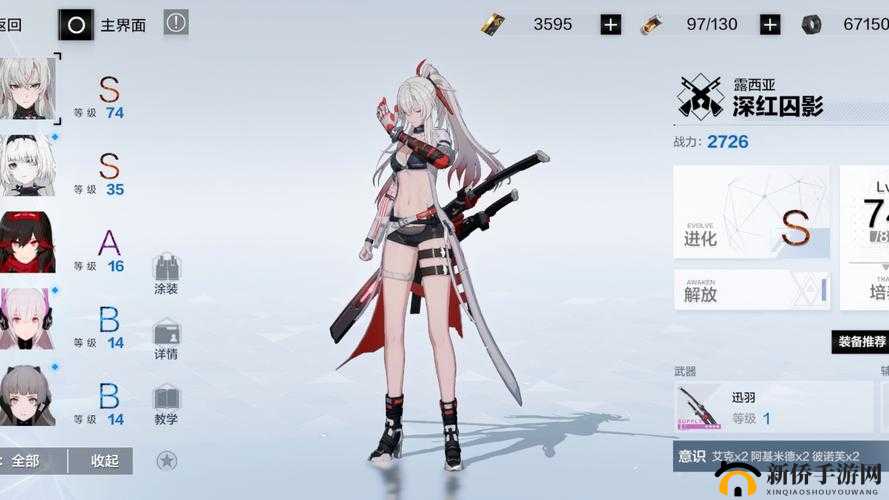
Task: Click the exclamation mark info icon
Action: (176, 22)
